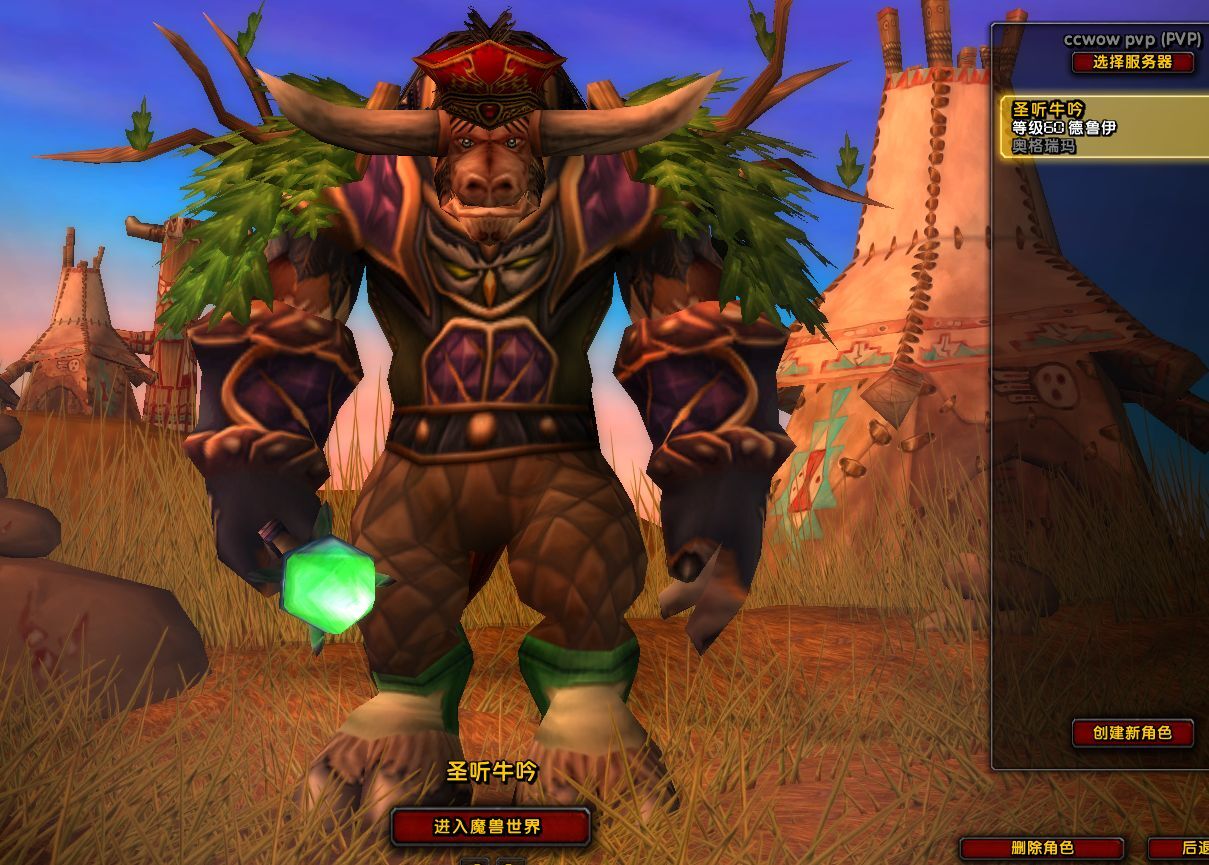Choose 创建新角色 to create a character

coord(1132,732)
